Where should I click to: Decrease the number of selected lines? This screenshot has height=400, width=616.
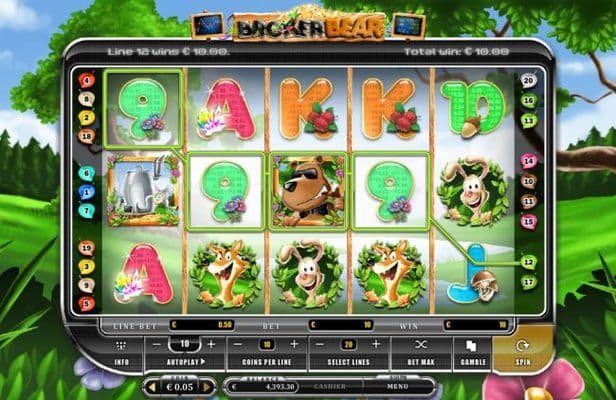(320, 343)
